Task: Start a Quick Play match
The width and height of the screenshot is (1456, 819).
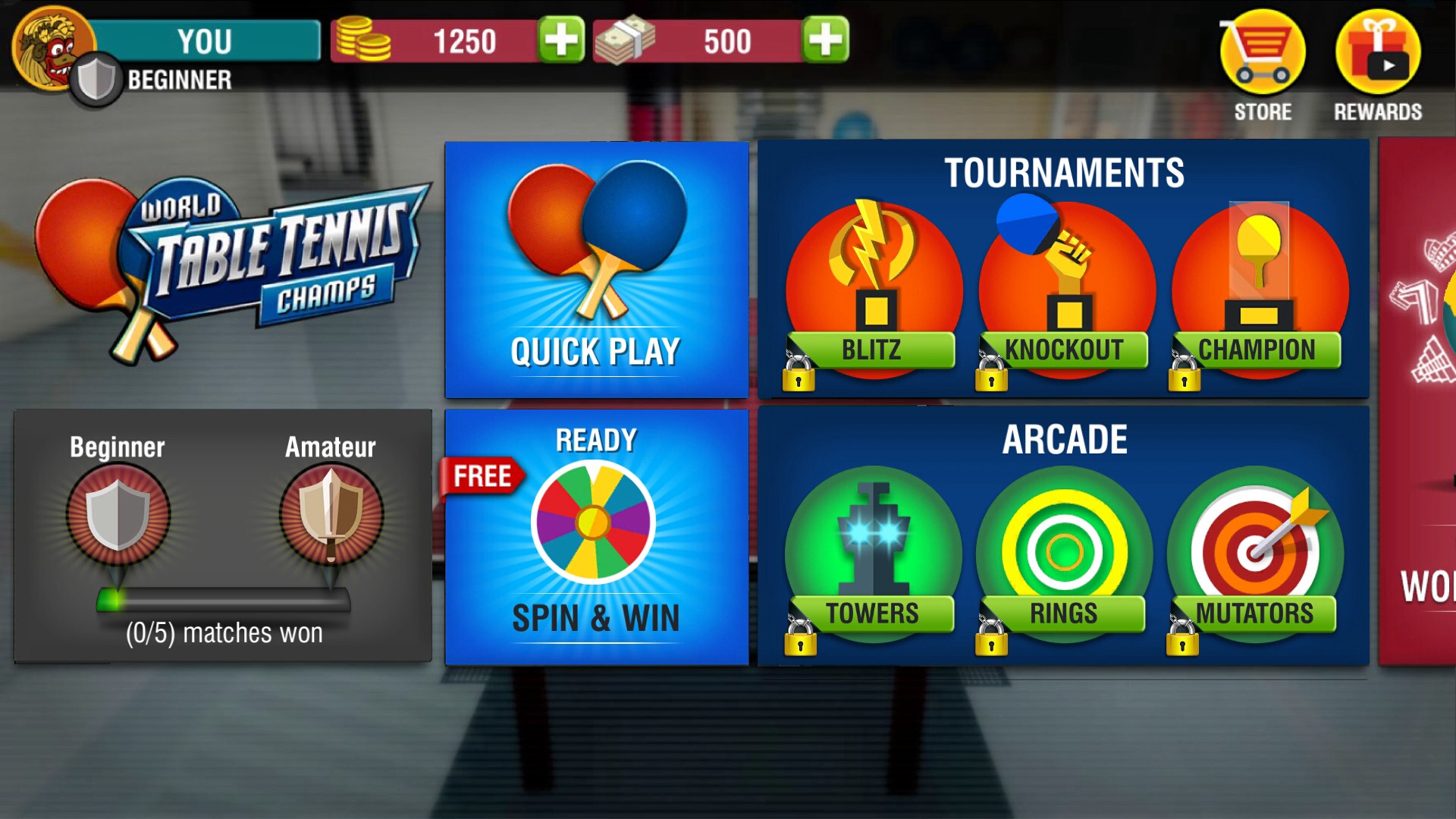Action: tap(596, 269)
